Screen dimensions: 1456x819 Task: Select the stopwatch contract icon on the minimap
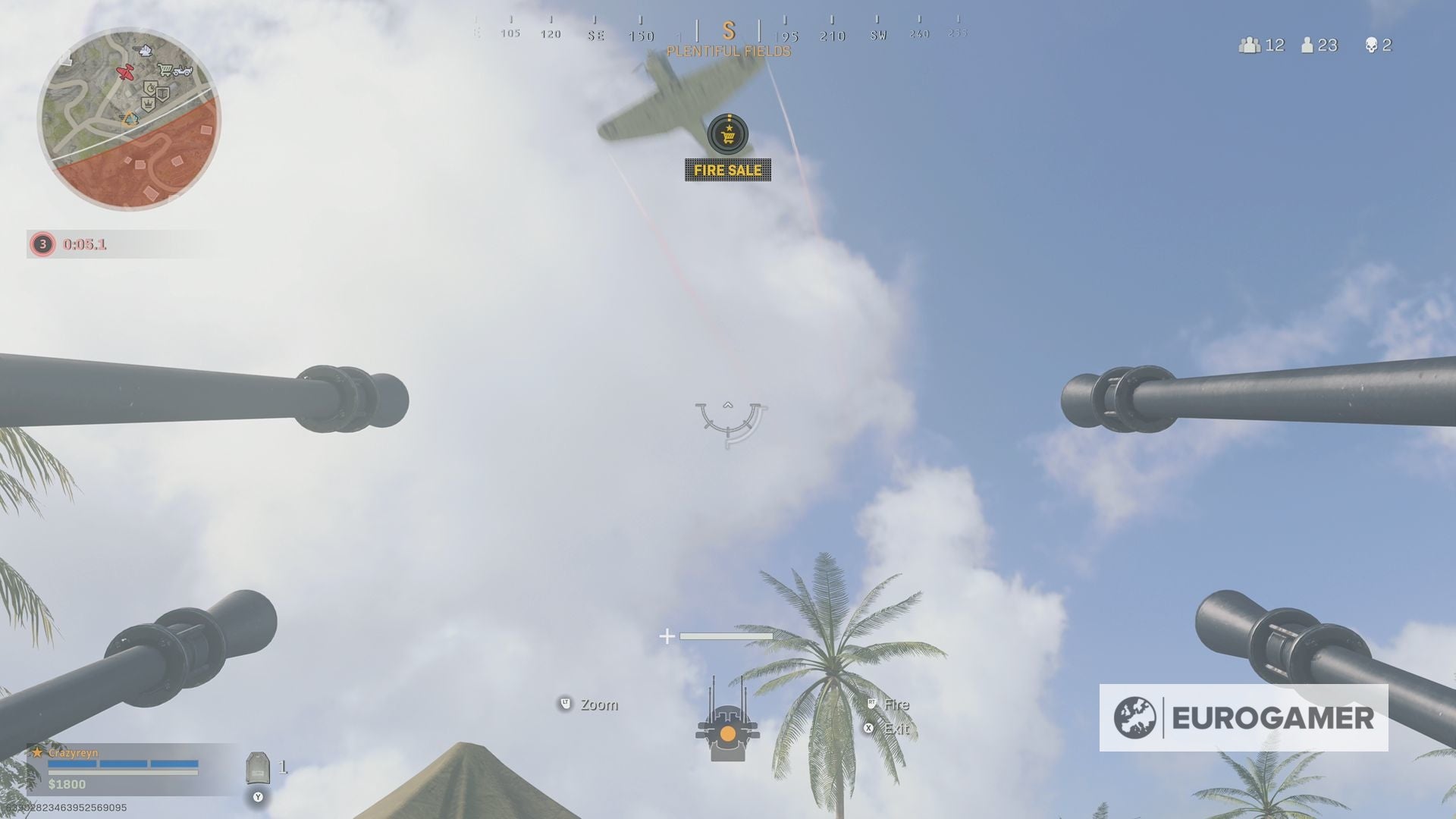(151, 87)
